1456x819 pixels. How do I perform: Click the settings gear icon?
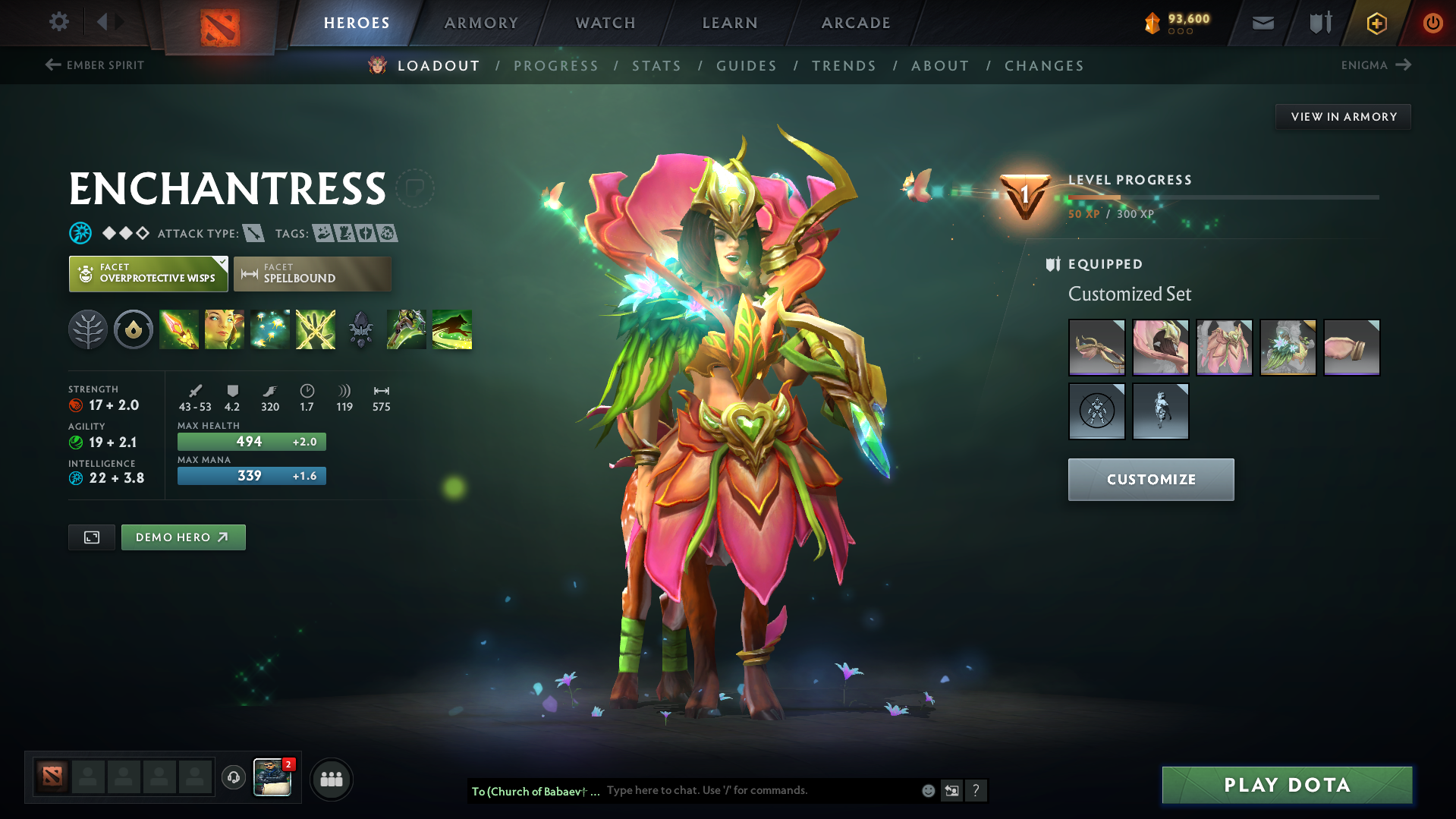(58, 23)
